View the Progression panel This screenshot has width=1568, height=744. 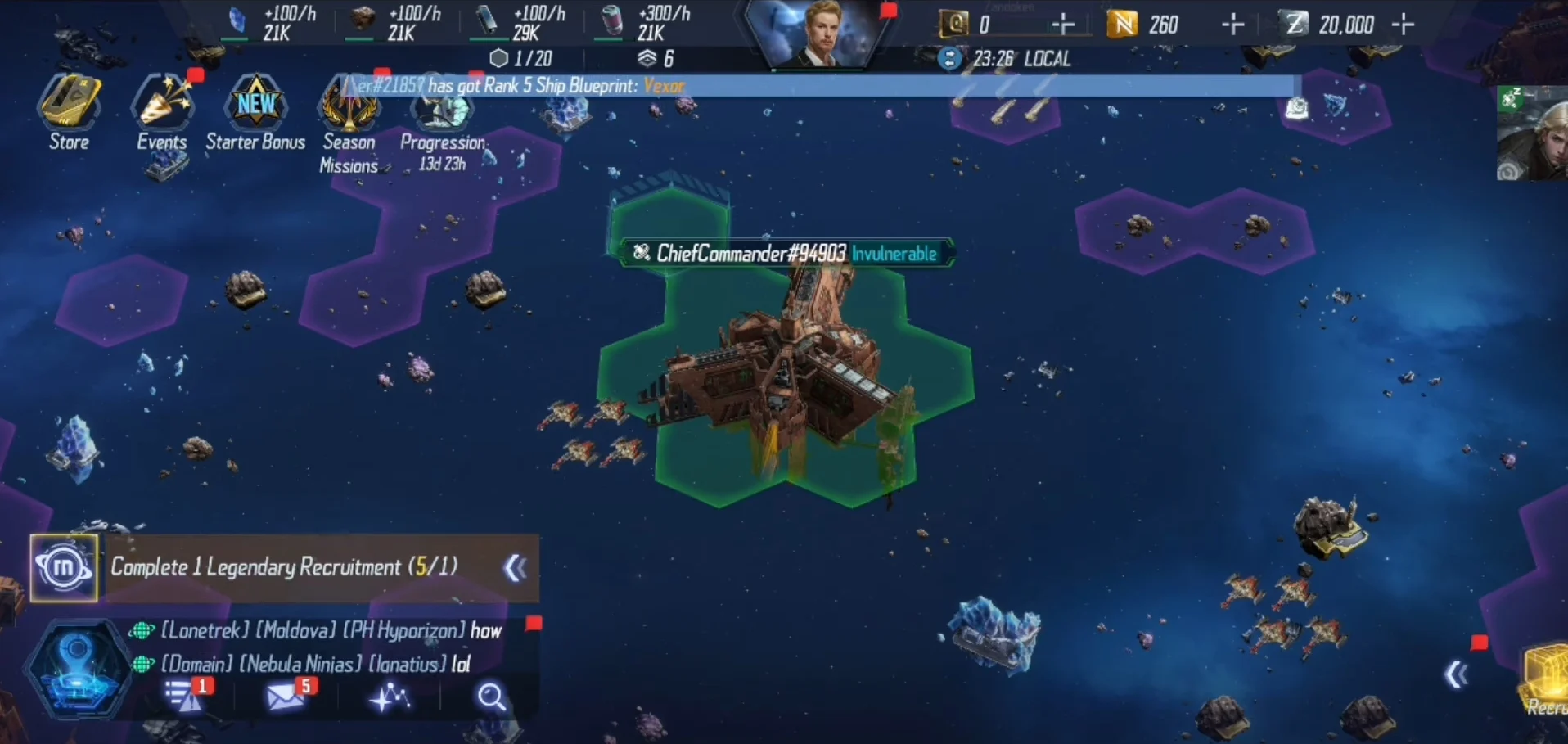click(x=443, y=123)
